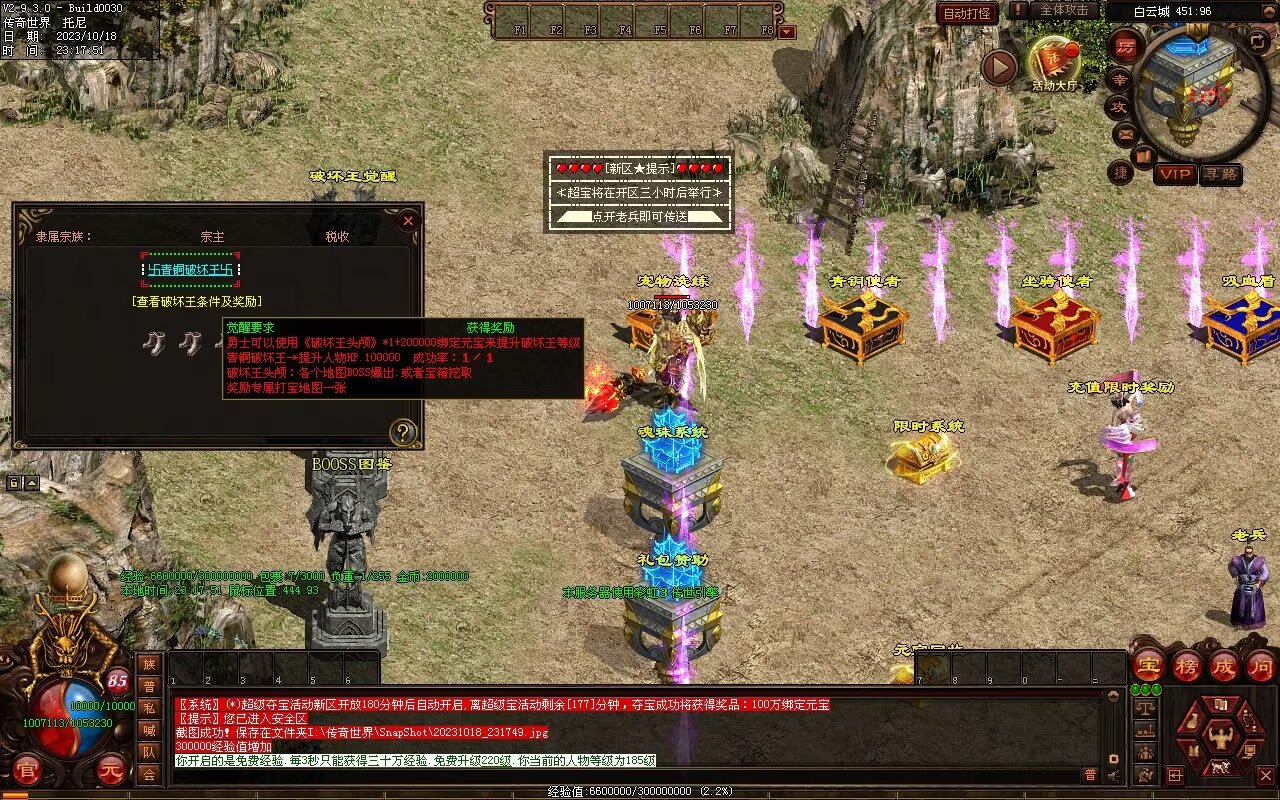Viewport: 1280px width, 800px height.
Task: Open the mail envelope icon
Action: click(x=1126, y=132)
